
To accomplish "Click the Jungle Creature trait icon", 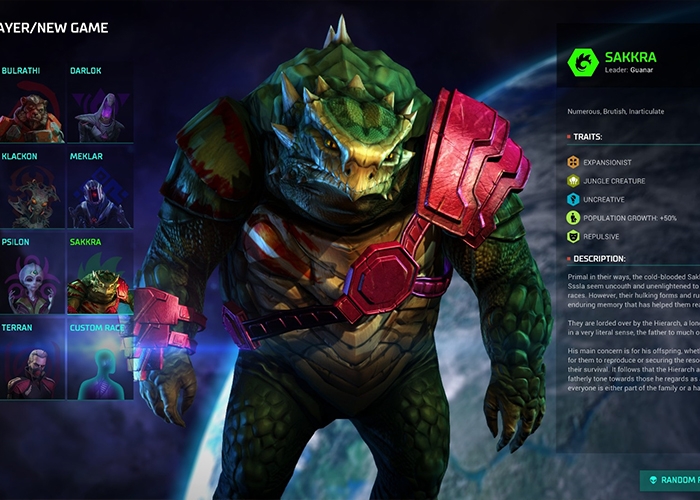I will [x=574, y=181].
